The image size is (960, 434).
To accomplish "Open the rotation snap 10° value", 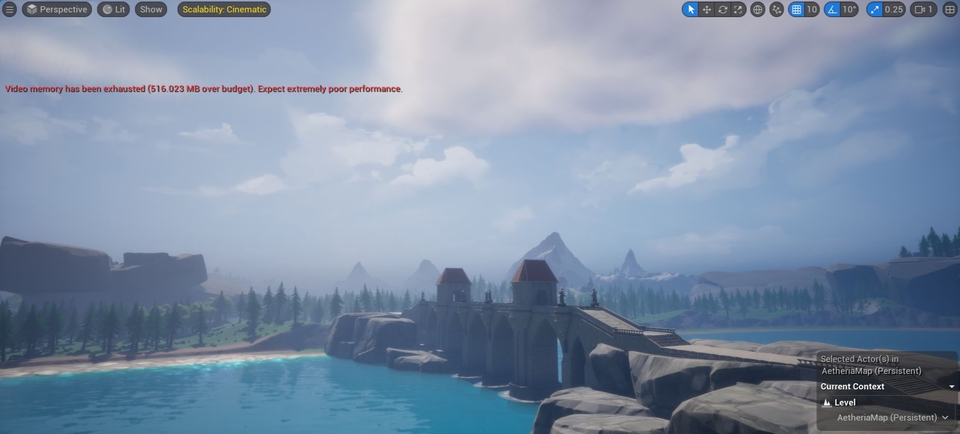I will 849,9.
